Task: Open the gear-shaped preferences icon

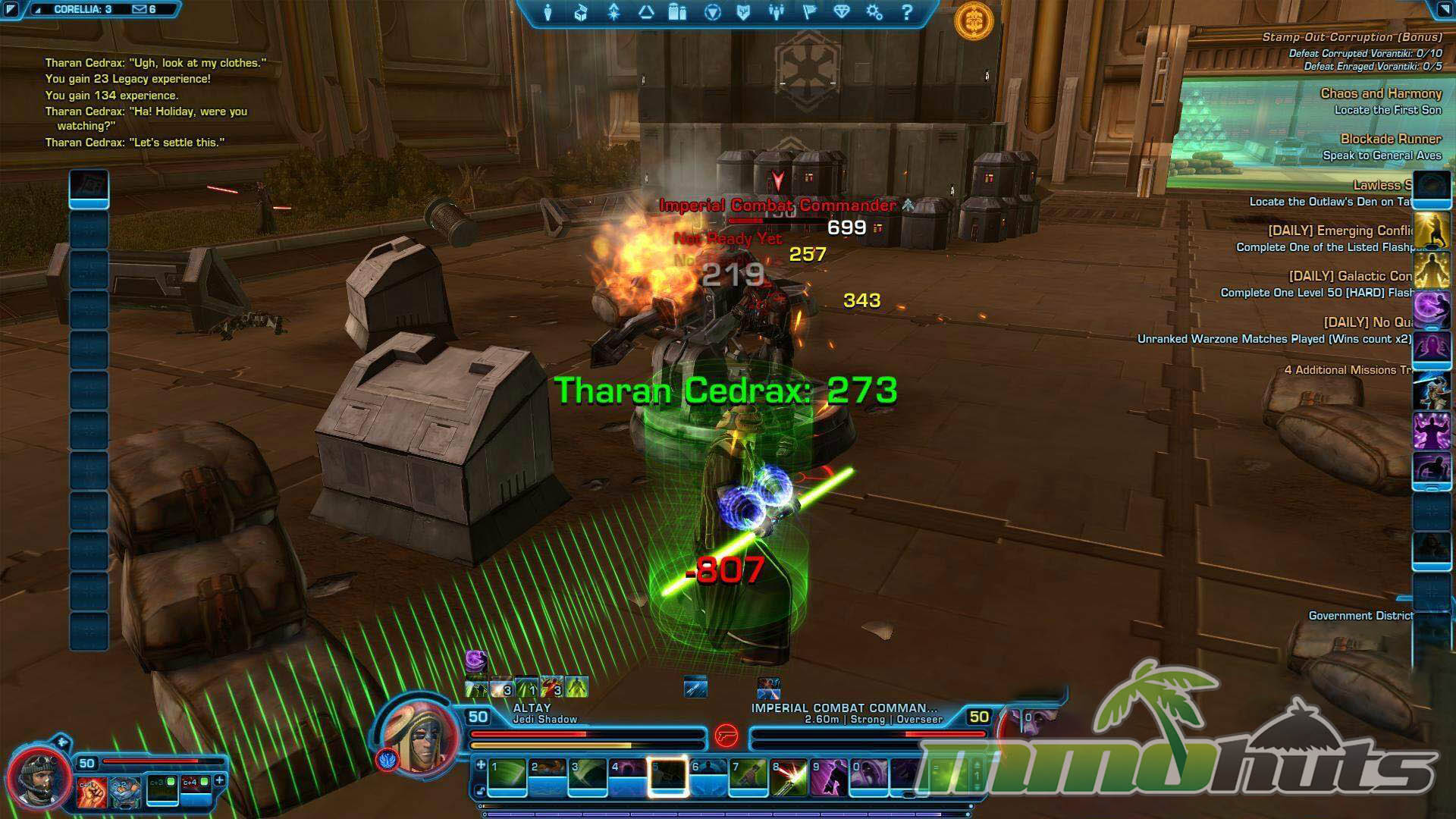Action: 874,13
